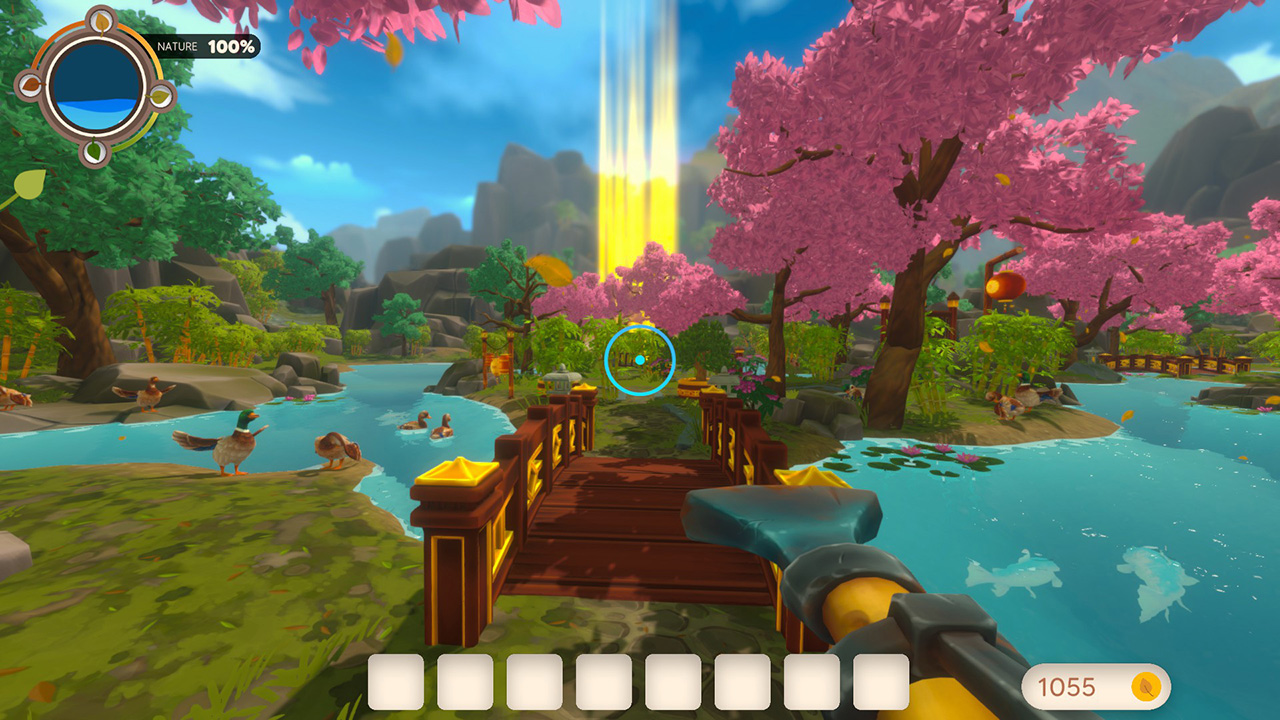1280x720 pixels.
Task: Click the large leaf pointer near the screen's left edge
Action: (27, 184)
